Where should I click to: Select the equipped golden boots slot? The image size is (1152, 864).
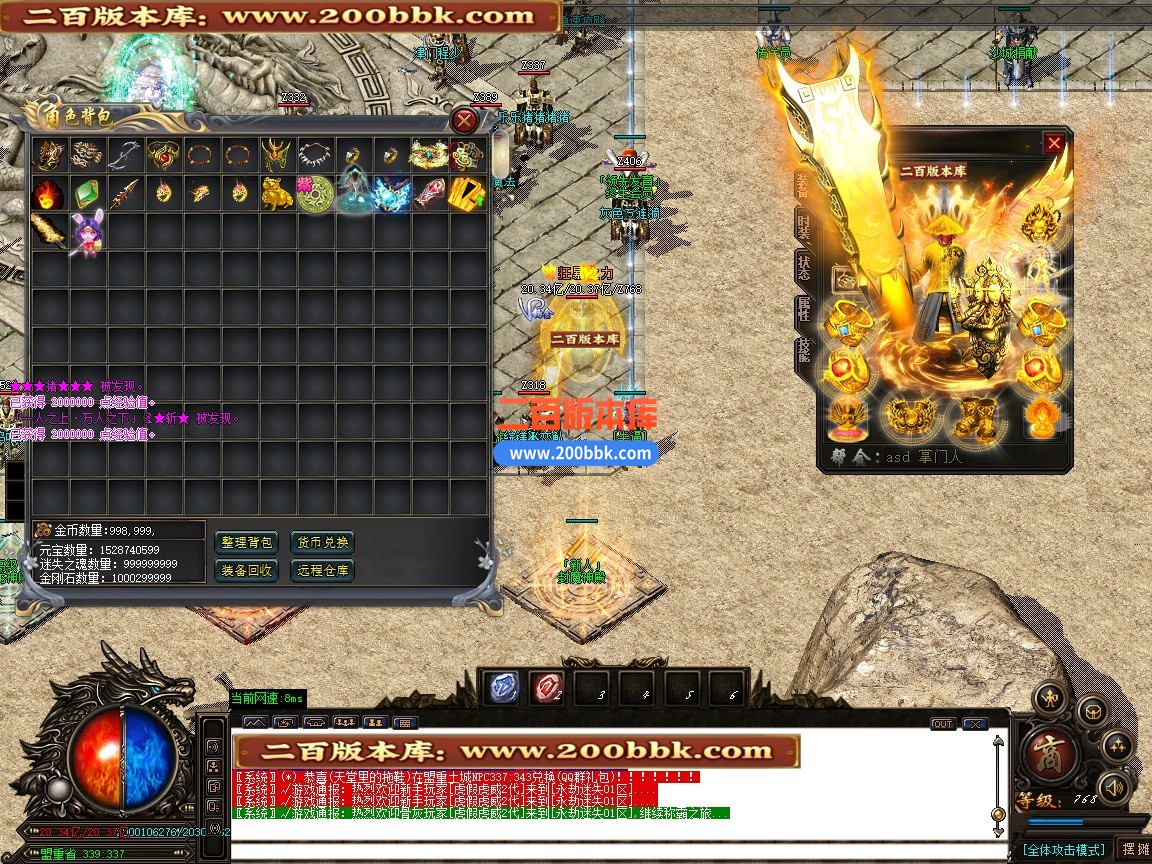[973, 417]
